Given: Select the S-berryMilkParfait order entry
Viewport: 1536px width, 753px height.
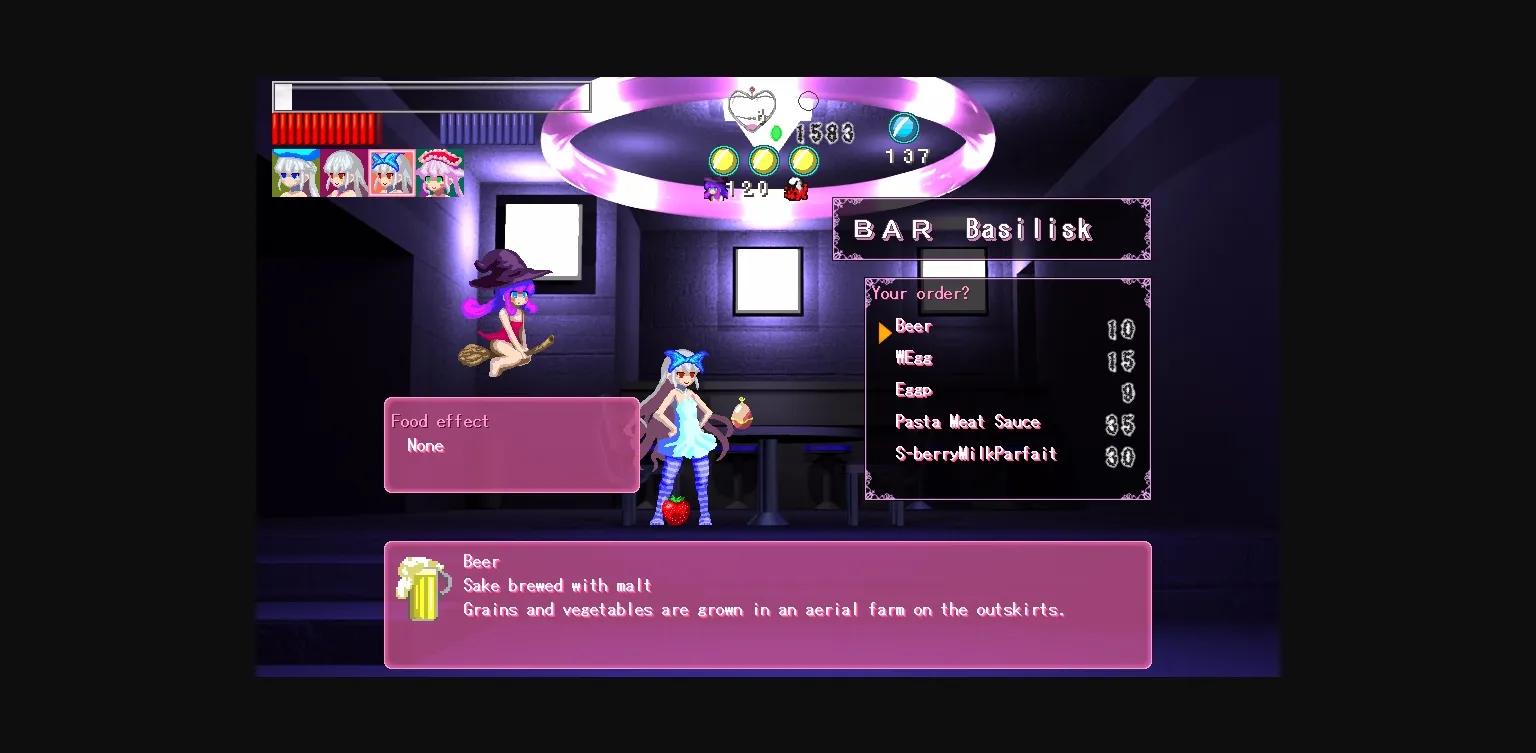Looking at the screenshot, I should (975, 454).
